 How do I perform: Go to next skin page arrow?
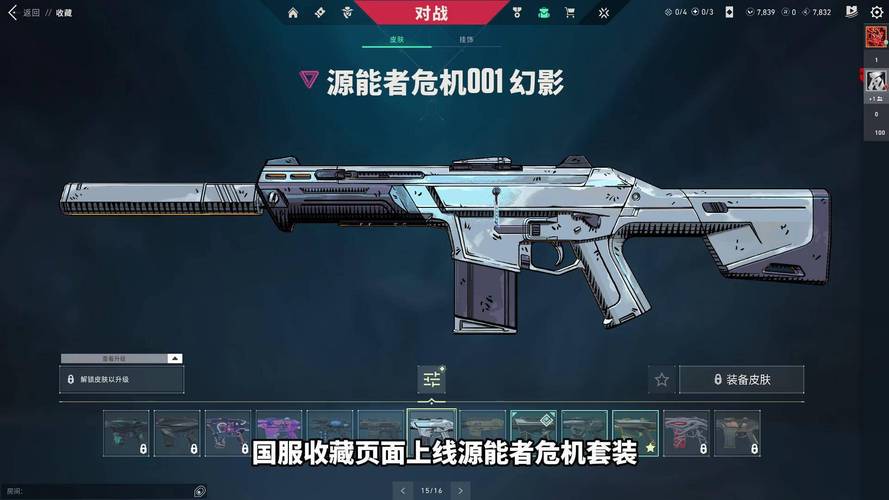tap(460, 490)
